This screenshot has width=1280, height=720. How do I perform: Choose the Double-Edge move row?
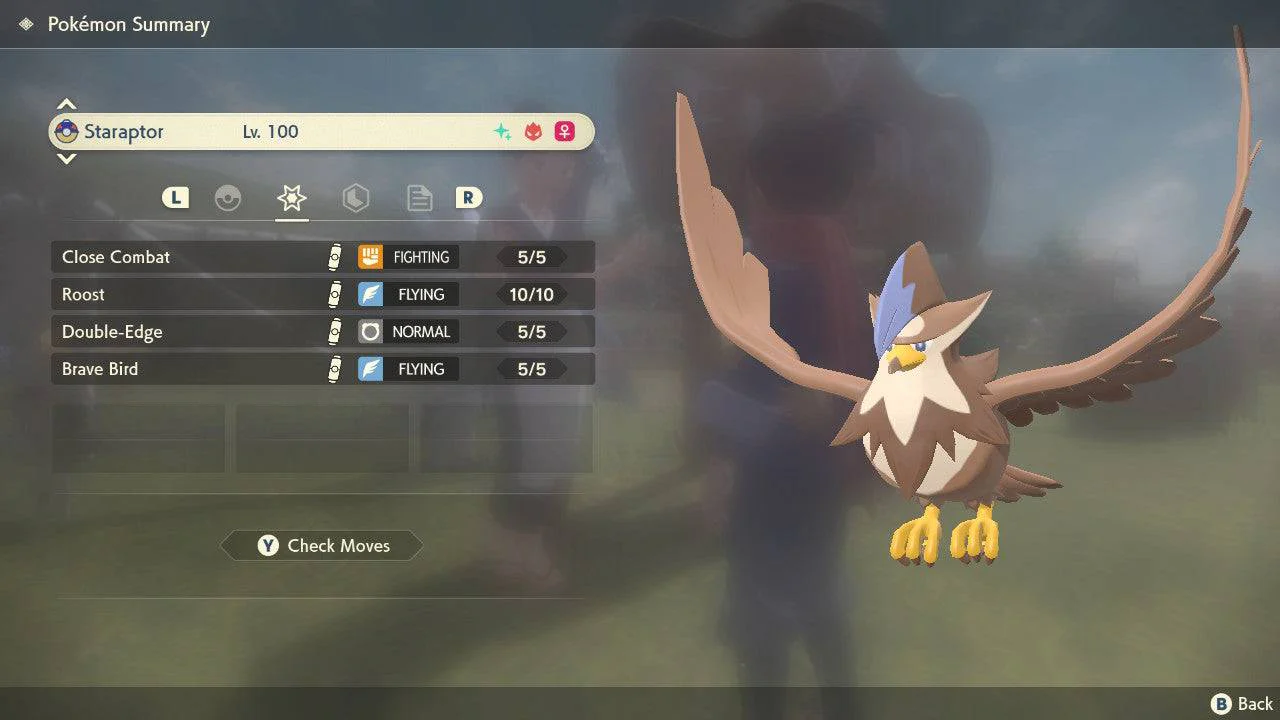pos(322,332)
